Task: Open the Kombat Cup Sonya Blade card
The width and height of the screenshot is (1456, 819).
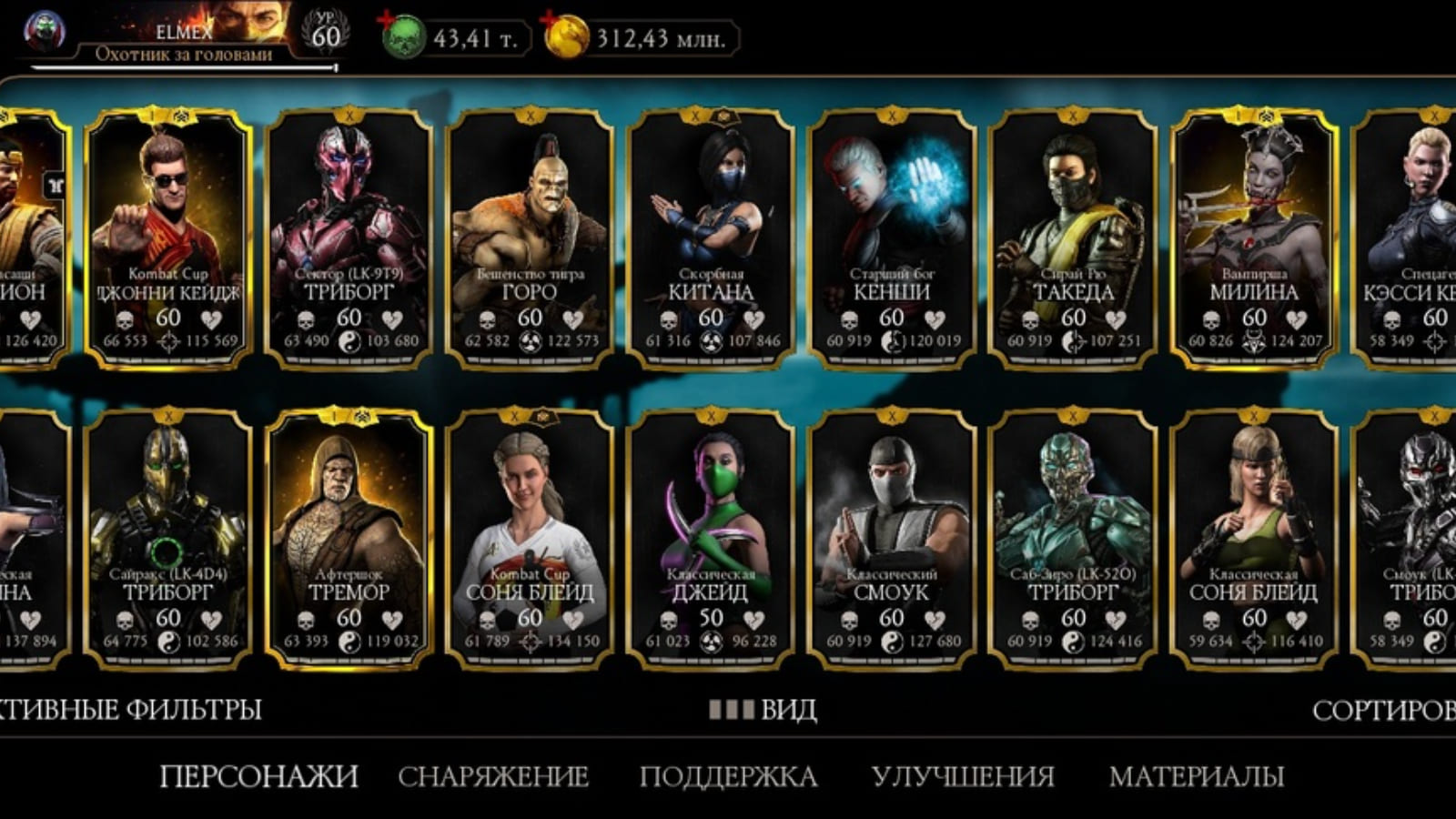Action: pyautogui.click(x=530, y=537)
